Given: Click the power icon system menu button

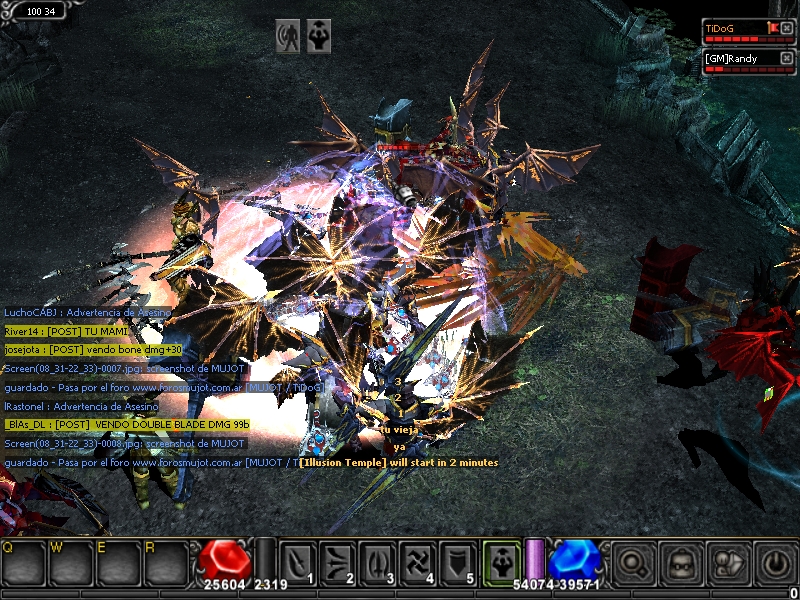Looking at the screenshot, I should [775, 563].
